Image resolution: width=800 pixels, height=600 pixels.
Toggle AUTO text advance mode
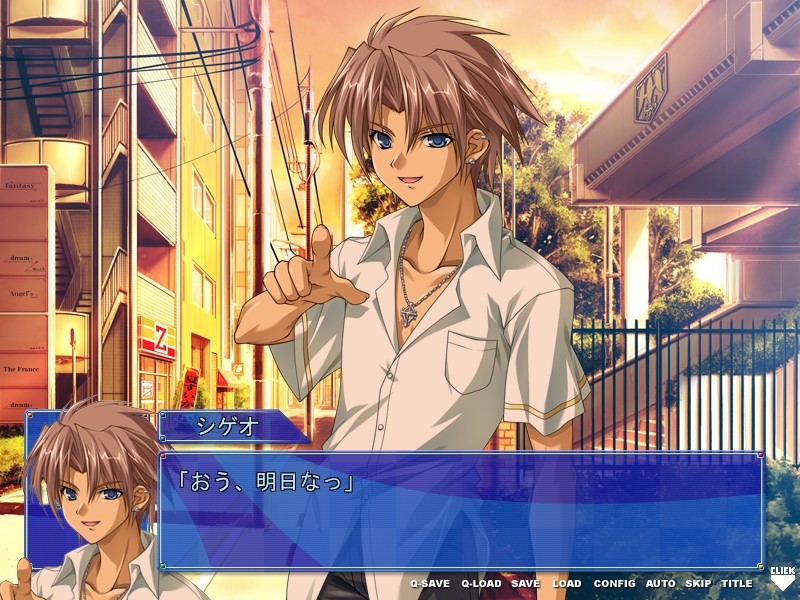(660, 583)
